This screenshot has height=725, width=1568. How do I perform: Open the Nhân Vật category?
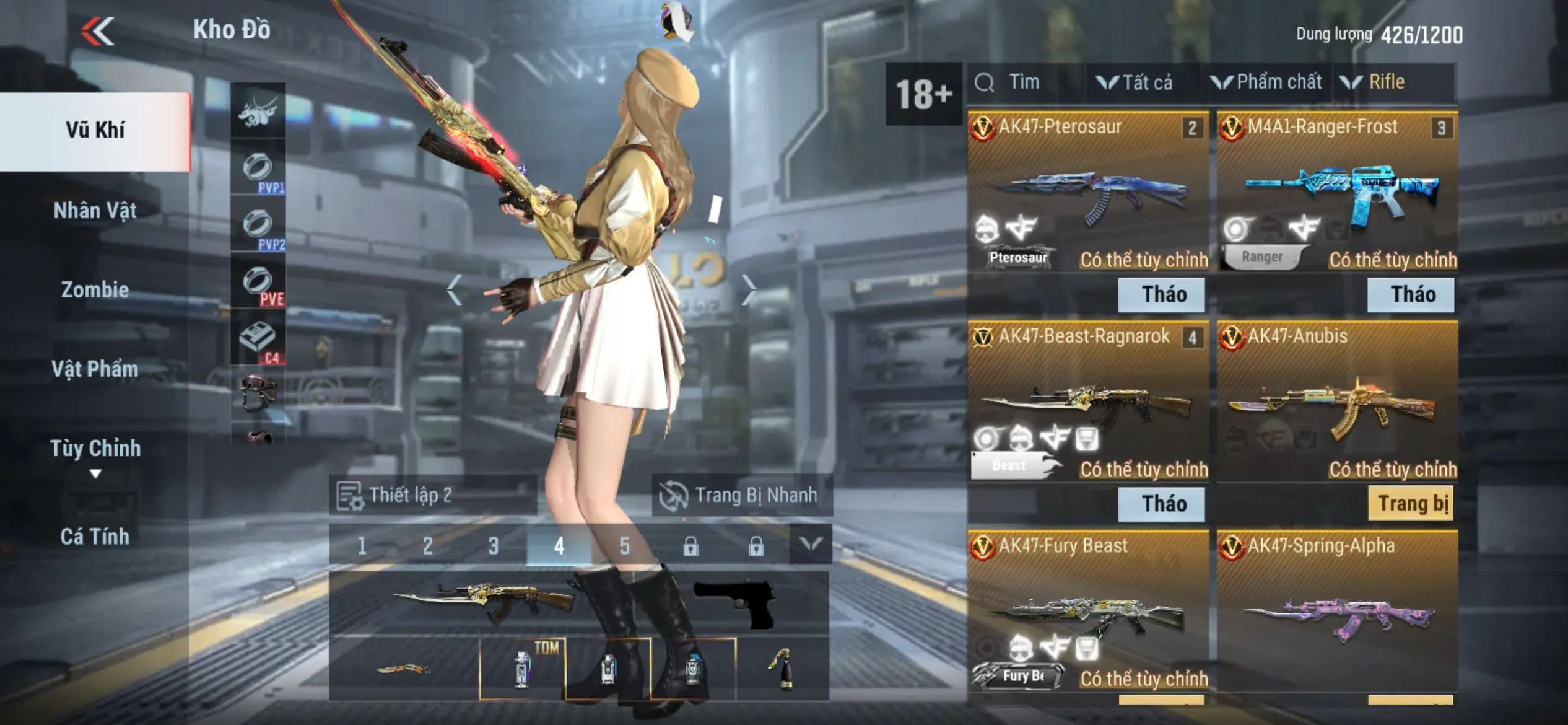95,211
